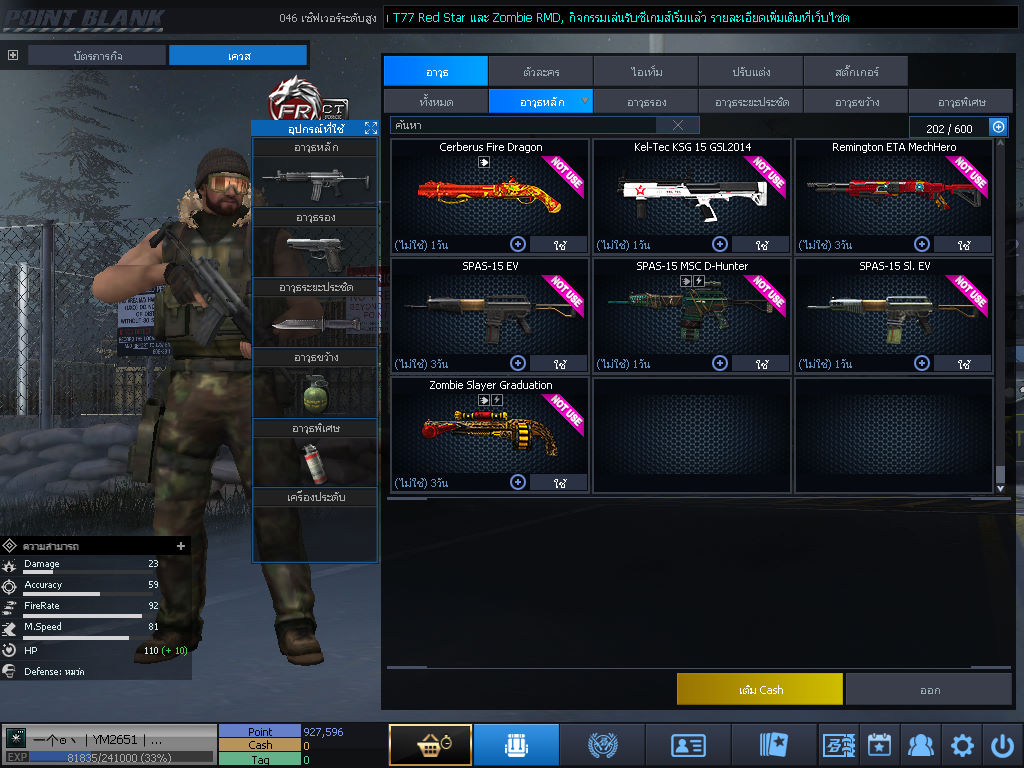Clear the search box with X

click(678, 125)
